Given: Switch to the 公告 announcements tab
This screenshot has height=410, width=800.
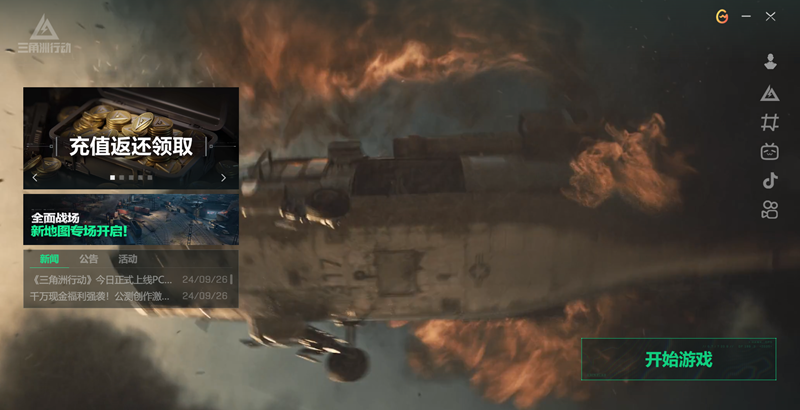Looking at the screenshot, I should coord(89,260).
